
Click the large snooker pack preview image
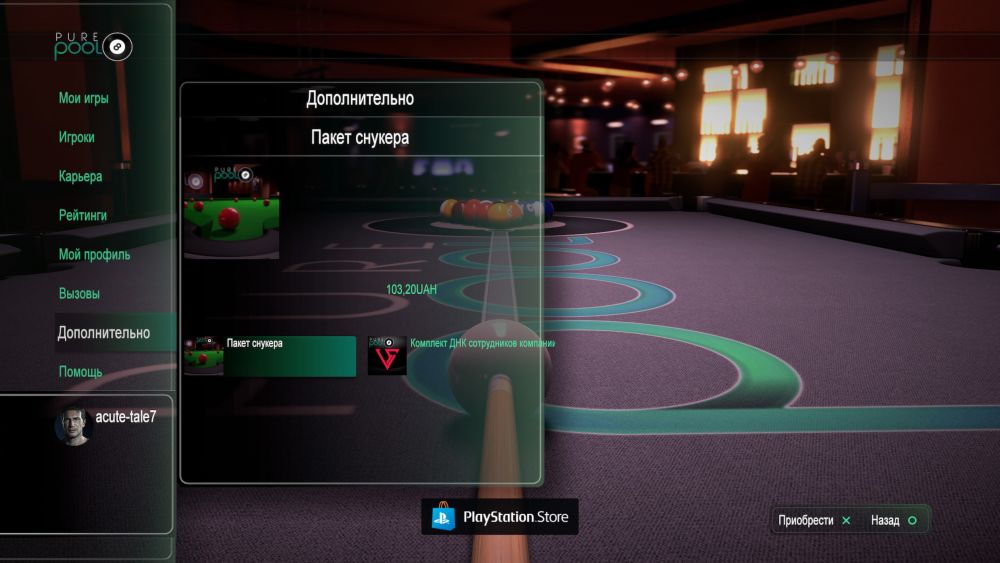click(x=232, y=213)
